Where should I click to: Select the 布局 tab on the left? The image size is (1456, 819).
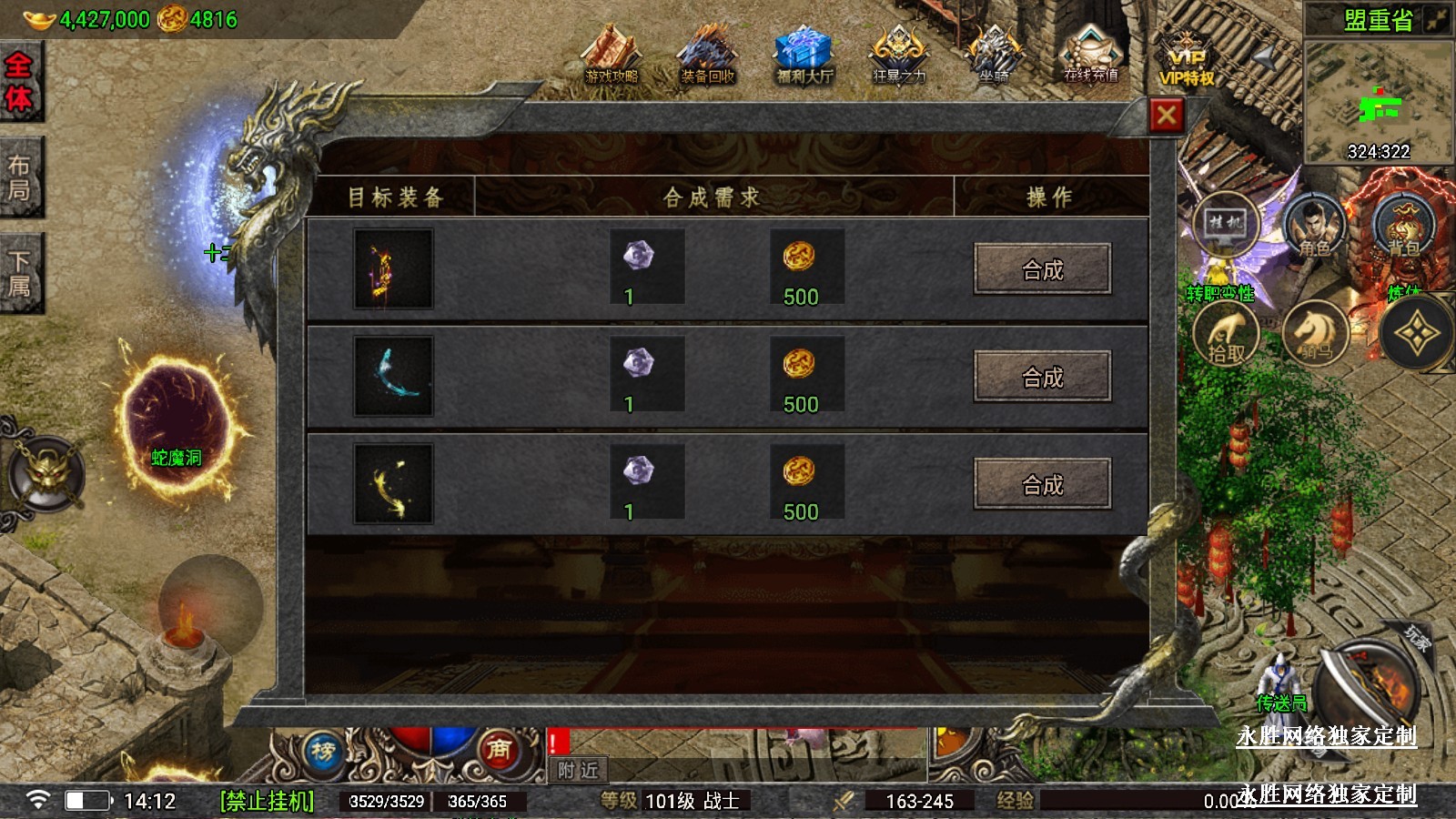coord(19,178)
